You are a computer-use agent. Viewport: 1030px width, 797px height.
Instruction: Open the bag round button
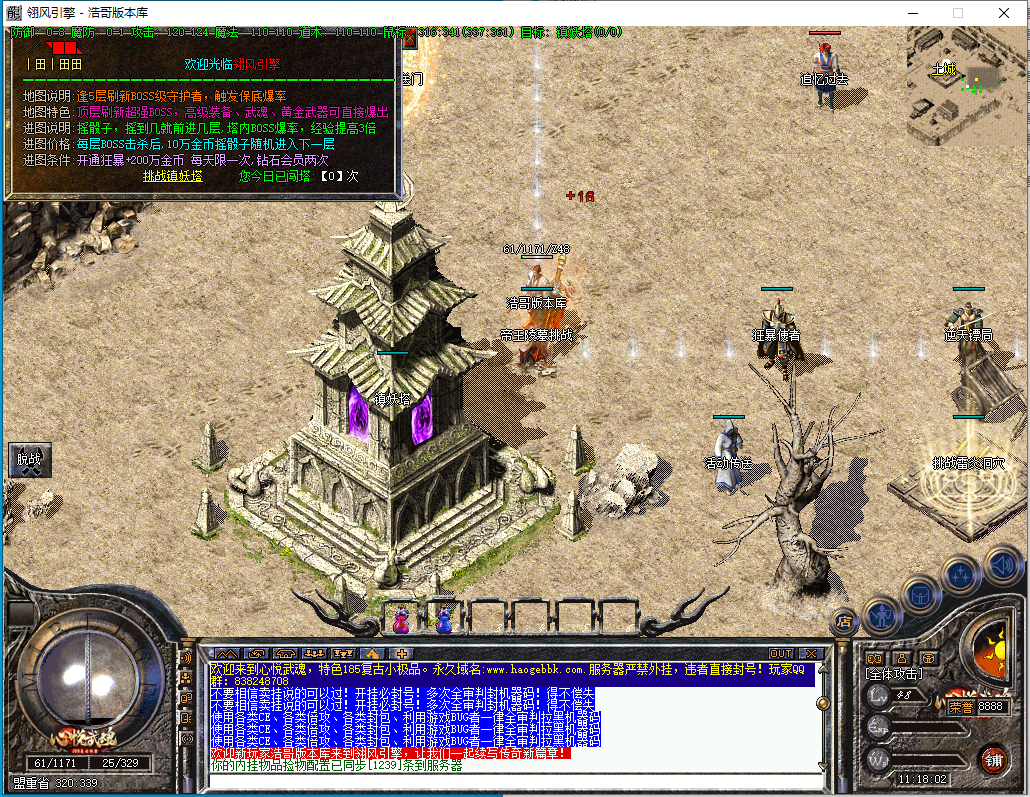click(x=920, y=595)
